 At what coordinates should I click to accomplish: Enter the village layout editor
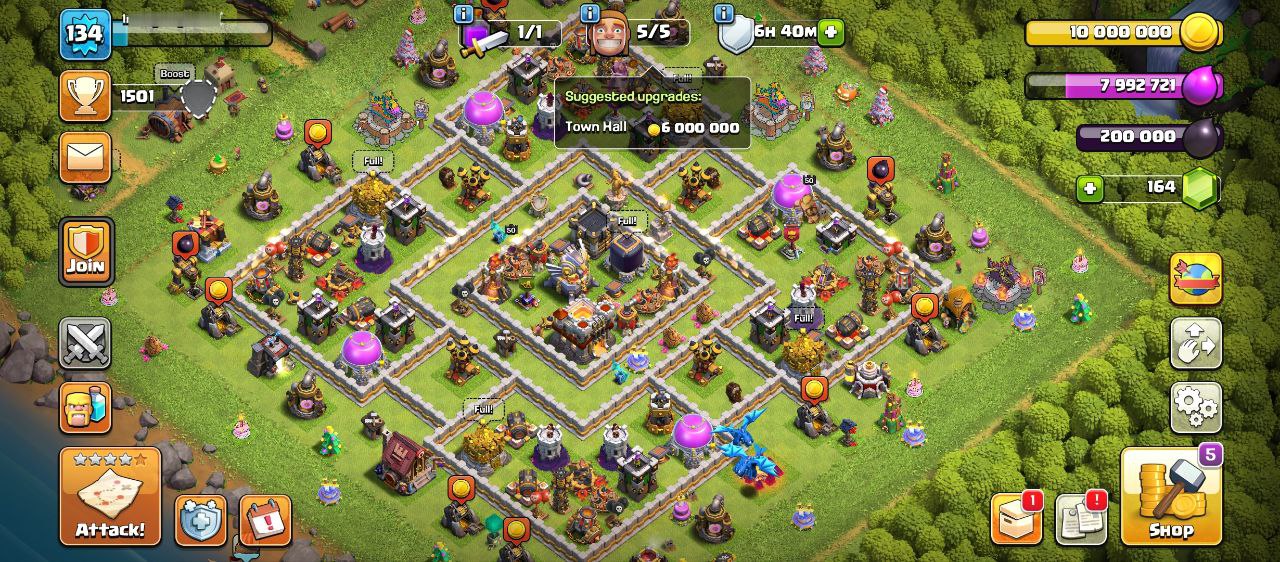pos(1195,344)
